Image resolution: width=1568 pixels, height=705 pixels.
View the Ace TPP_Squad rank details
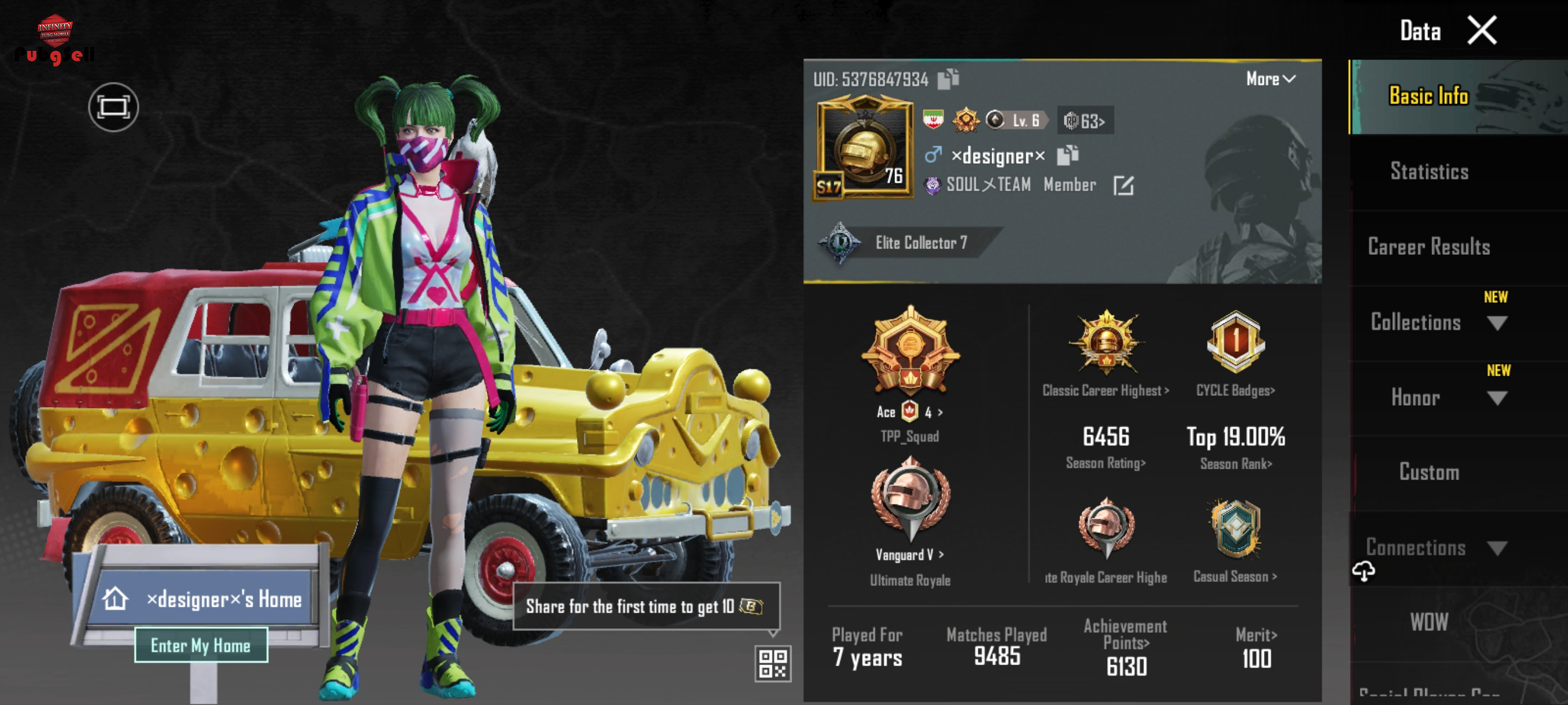(x=909, y=365)
